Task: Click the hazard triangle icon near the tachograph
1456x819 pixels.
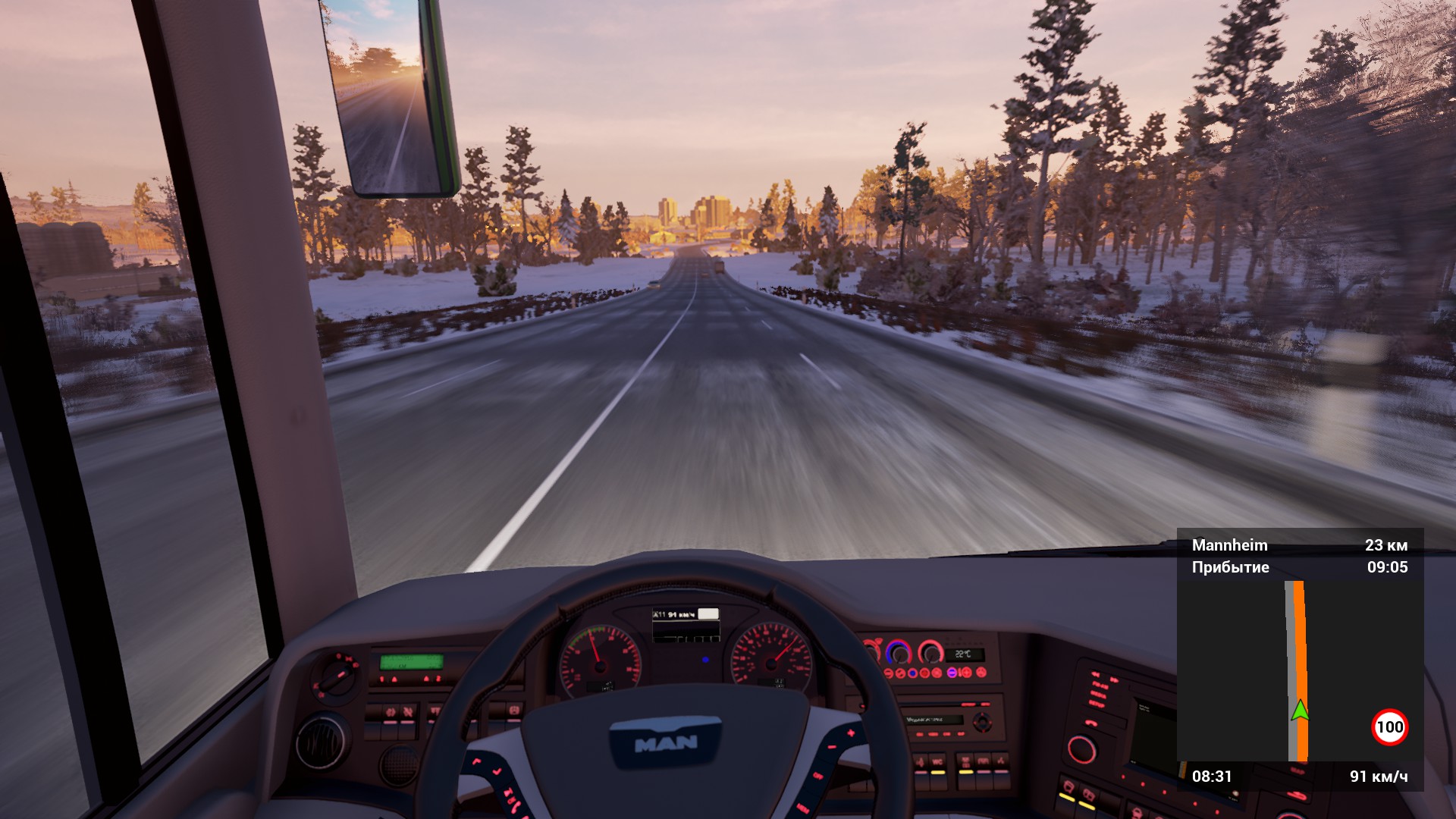Action: click(394, 679)
